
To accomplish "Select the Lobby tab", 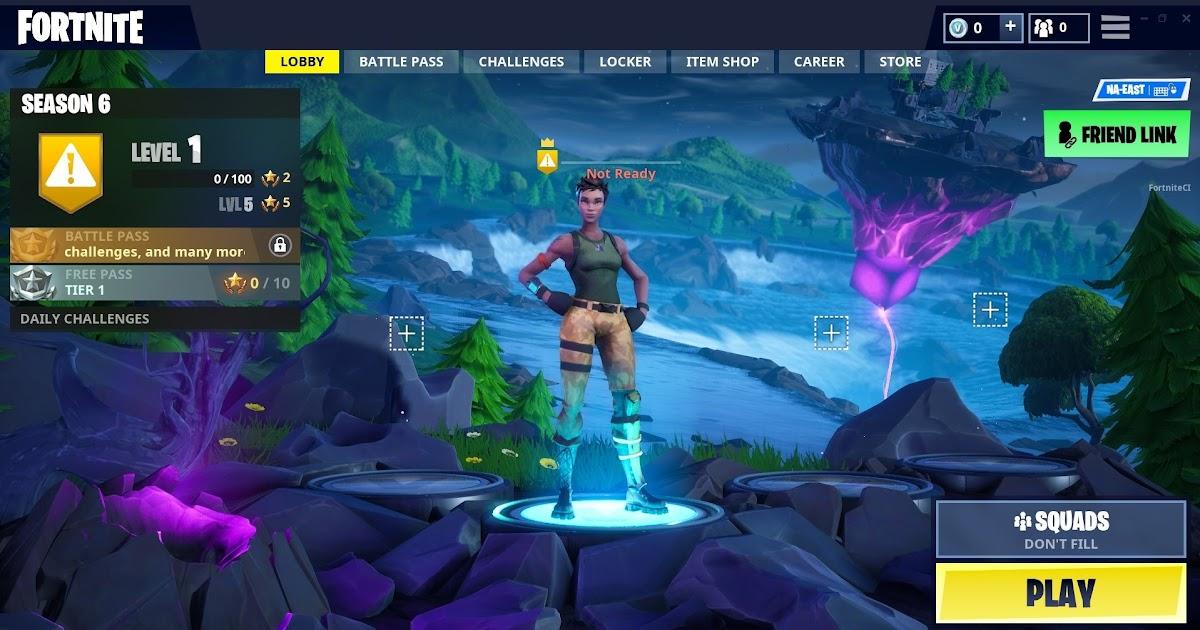I will point(302,62).
